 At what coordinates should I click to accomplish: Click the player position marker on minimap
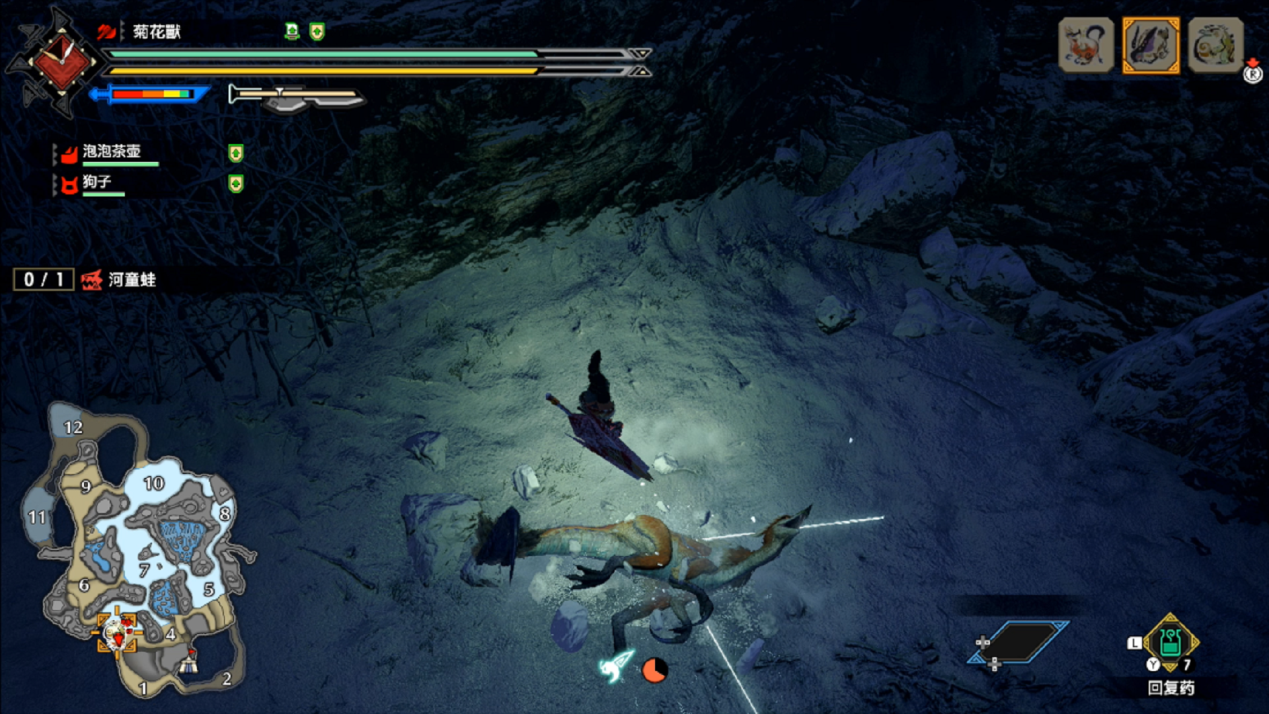coord(118,632)
